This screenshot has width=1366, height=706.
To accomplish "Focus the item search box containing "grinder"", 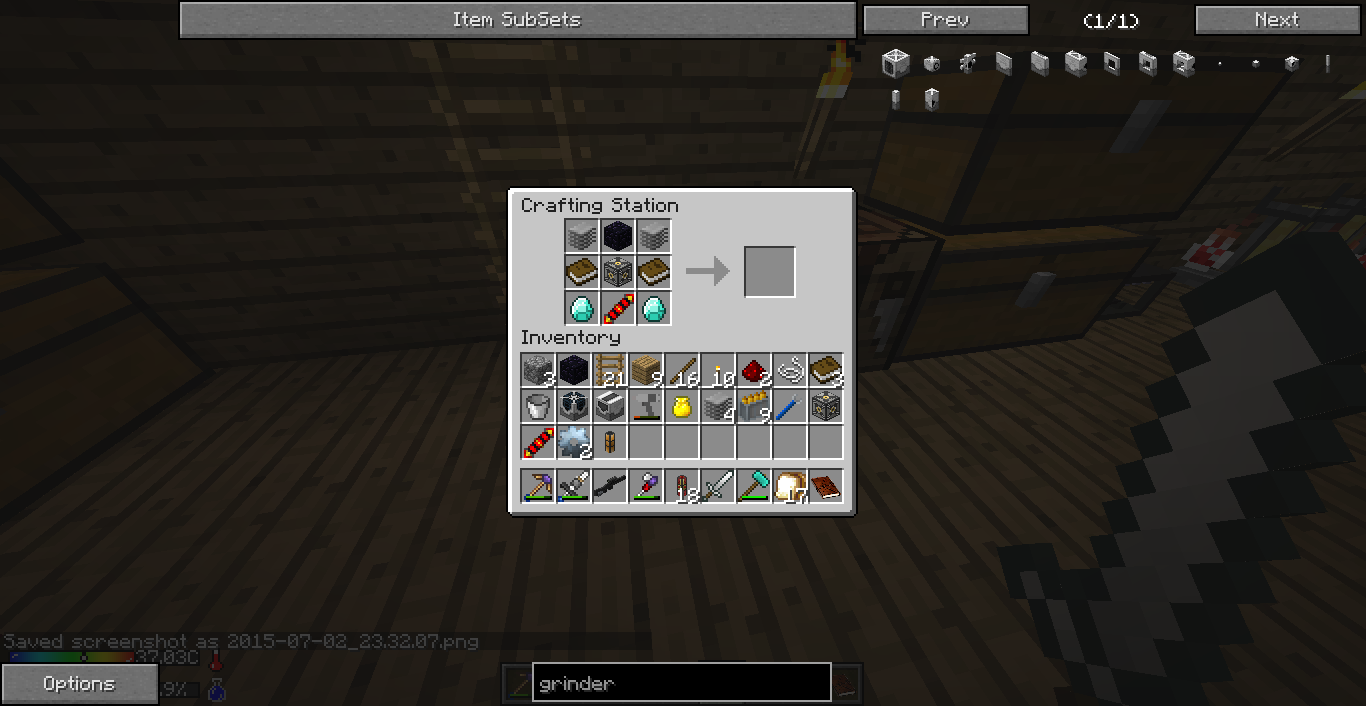I will tap(681, 683).
